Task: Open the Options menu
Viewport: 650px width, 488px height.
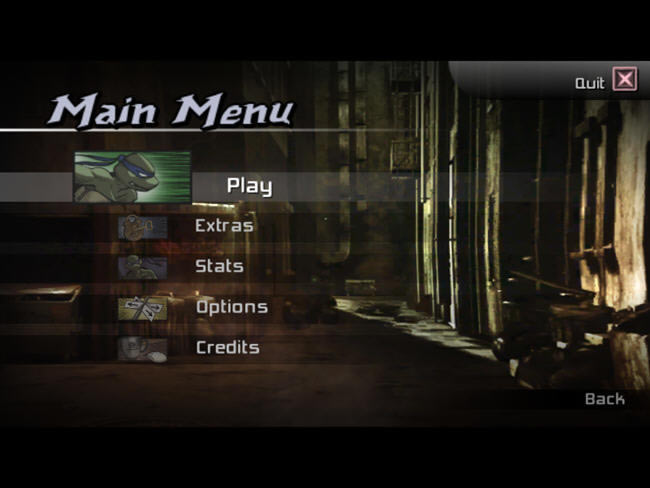Action: click(231, 307)
